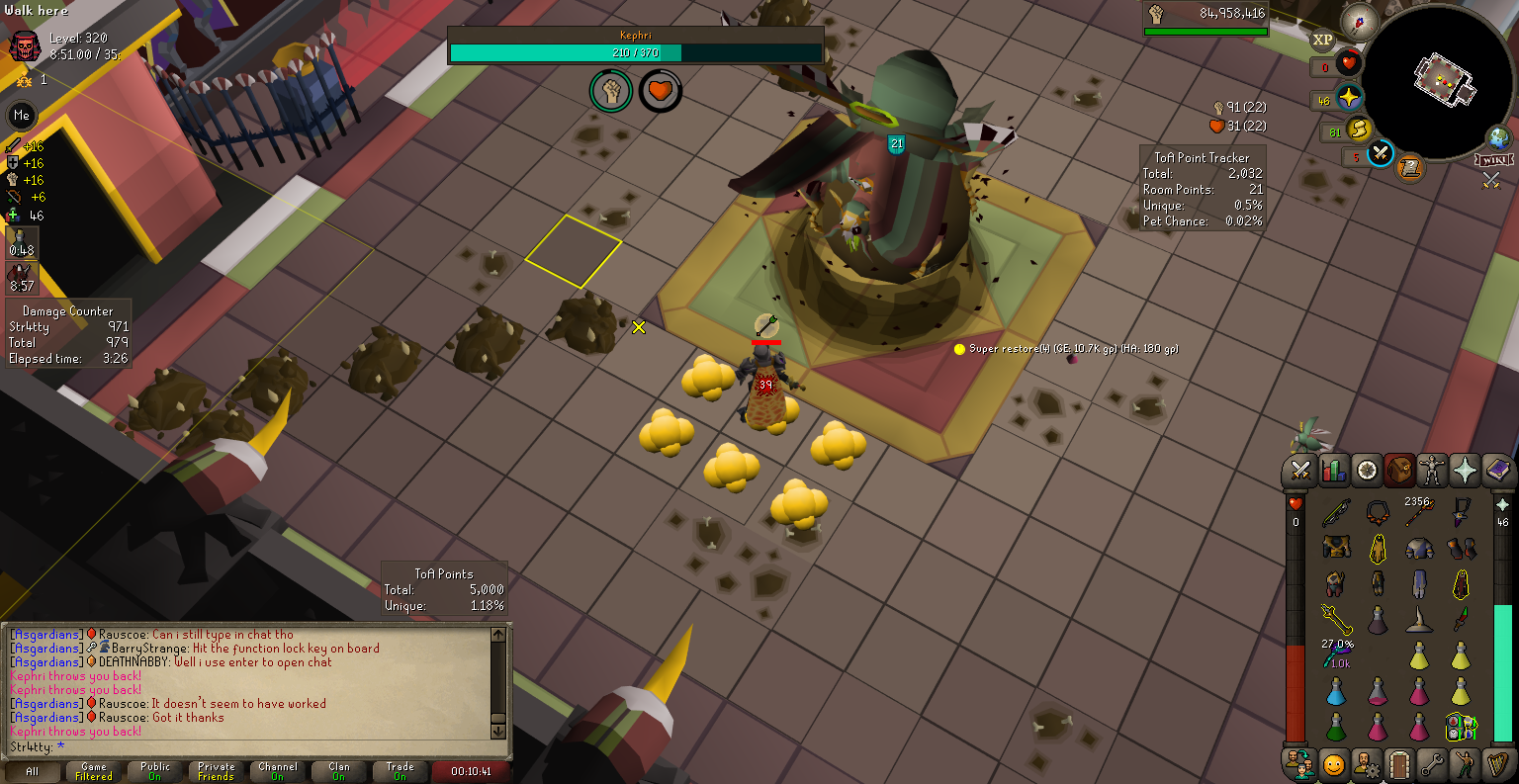Toggle the XP drops button
This screenshot has width=1519, height=784.
1322,41
